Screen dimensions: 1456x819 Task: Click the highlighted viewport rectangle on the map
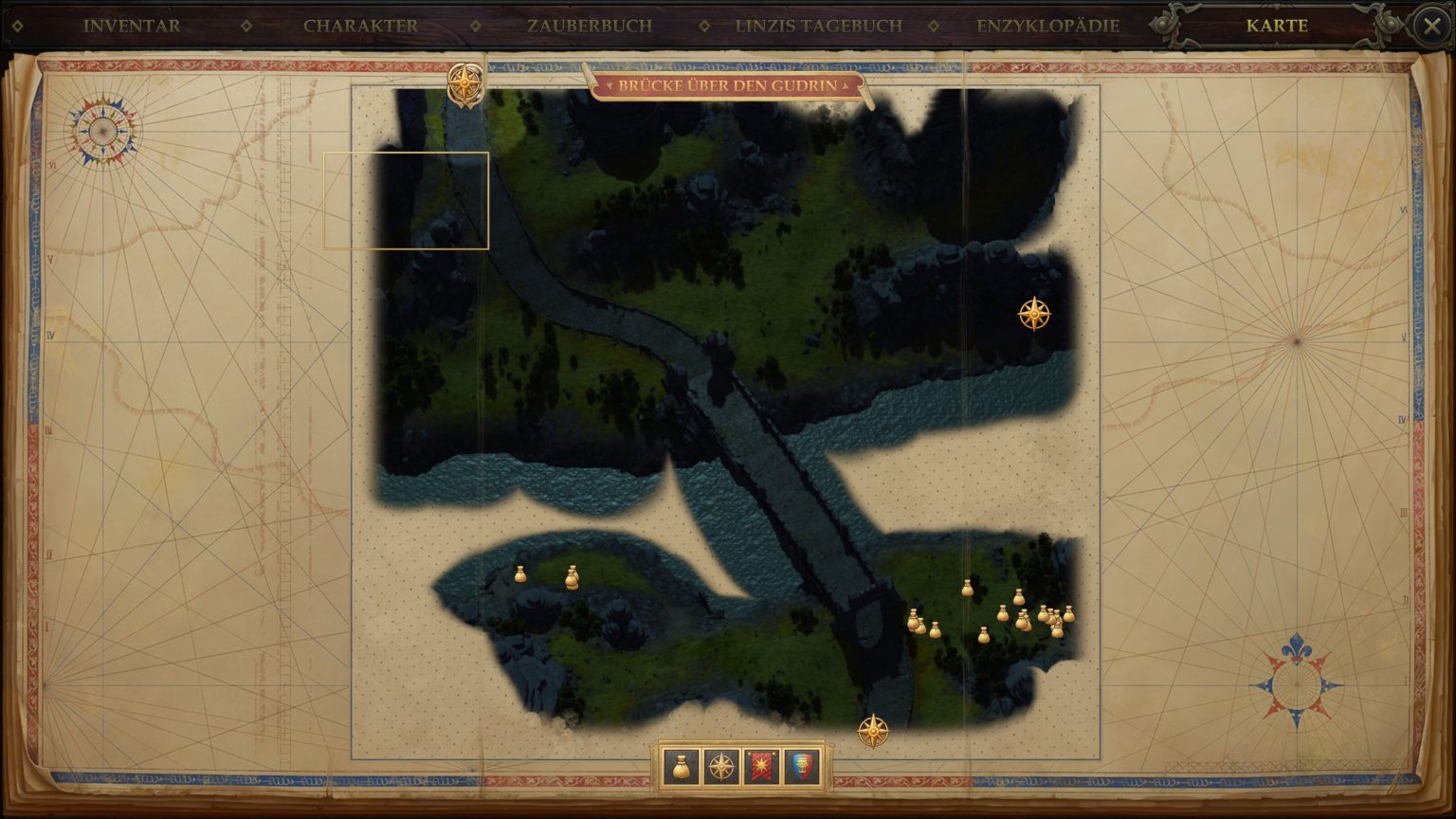pos(406,199)
